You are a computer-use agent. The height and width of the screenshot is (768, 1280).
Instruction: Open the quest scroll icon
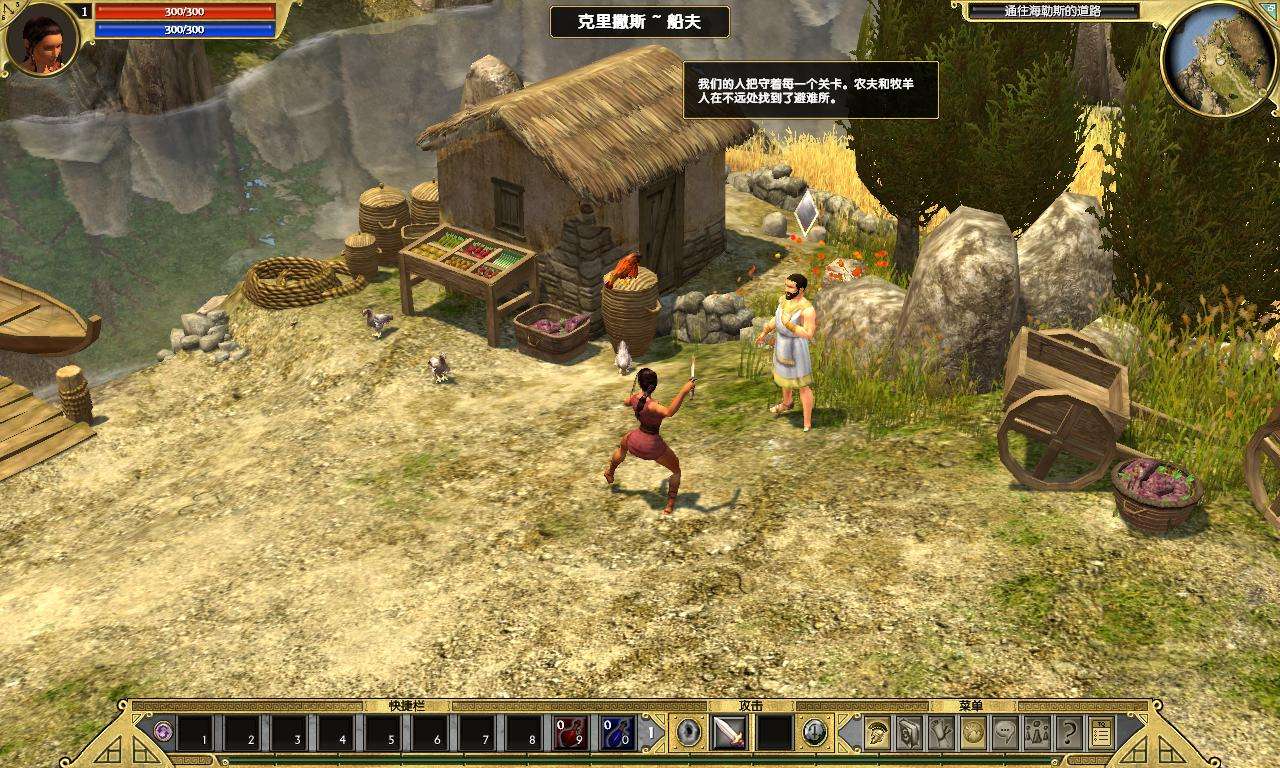(x=941, y=733)
